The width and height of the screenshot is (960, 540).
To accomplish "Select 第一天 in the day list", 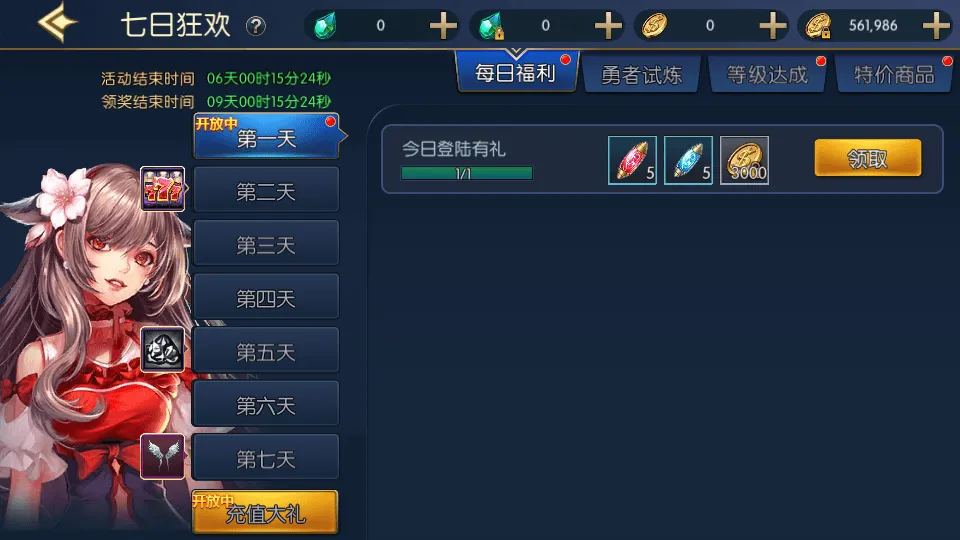I will click(266, 138).
